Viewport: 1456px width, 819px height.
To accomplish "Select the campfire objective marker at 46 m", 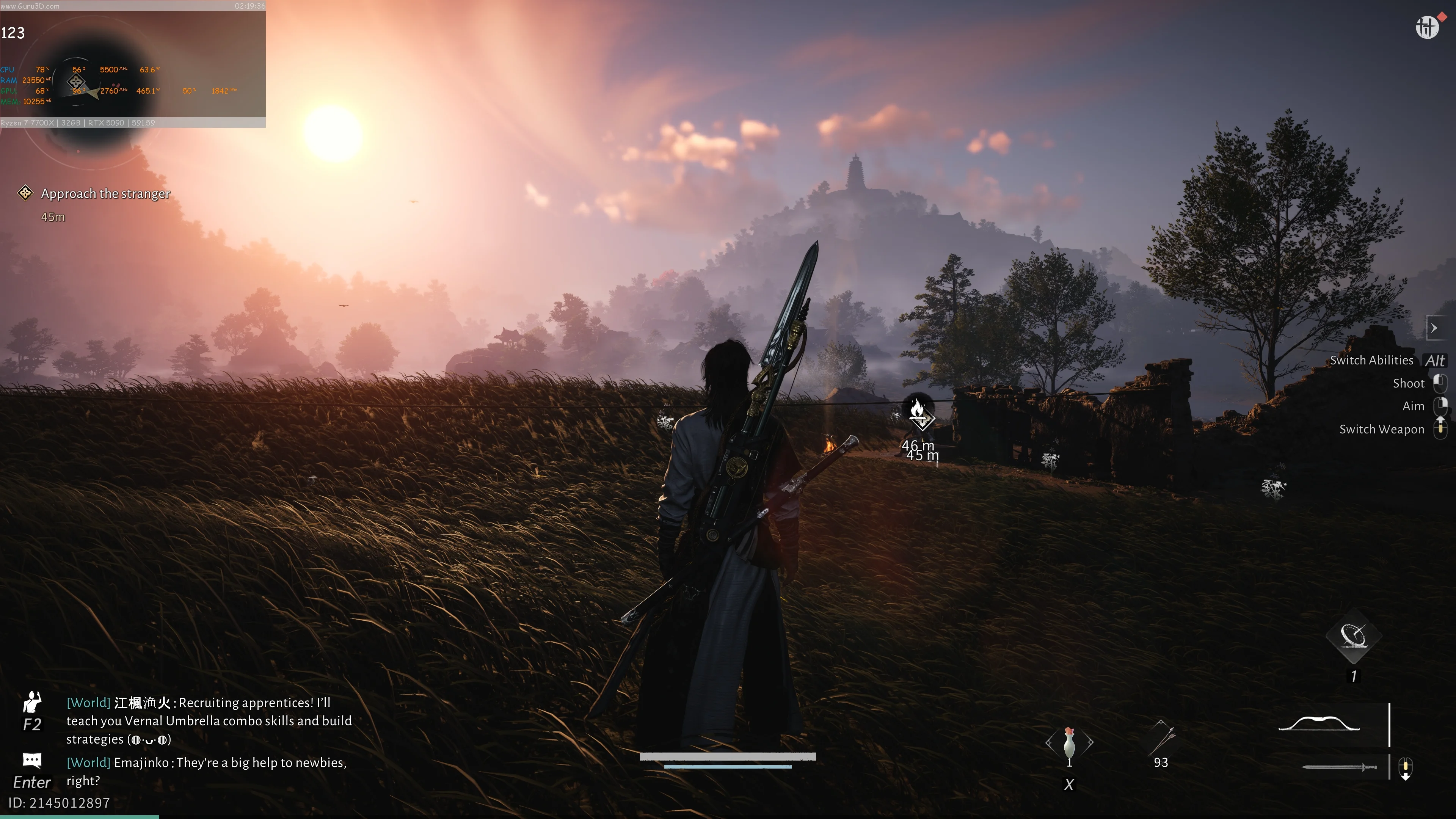I will pyautogui.click(x=918, y=410).
